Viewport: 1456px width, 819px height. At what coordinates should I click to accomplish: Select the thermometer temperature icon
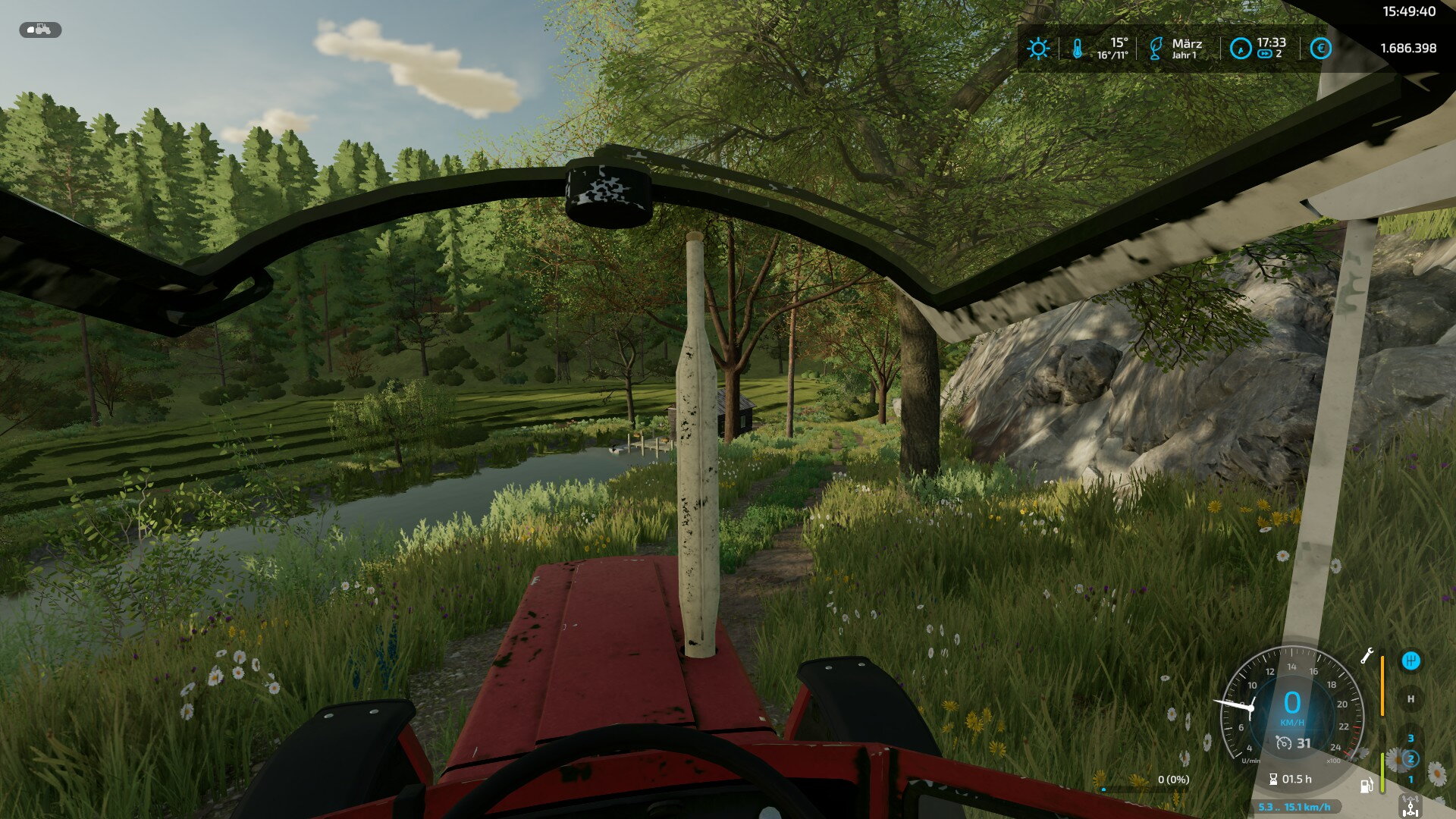pos(1078,49)
